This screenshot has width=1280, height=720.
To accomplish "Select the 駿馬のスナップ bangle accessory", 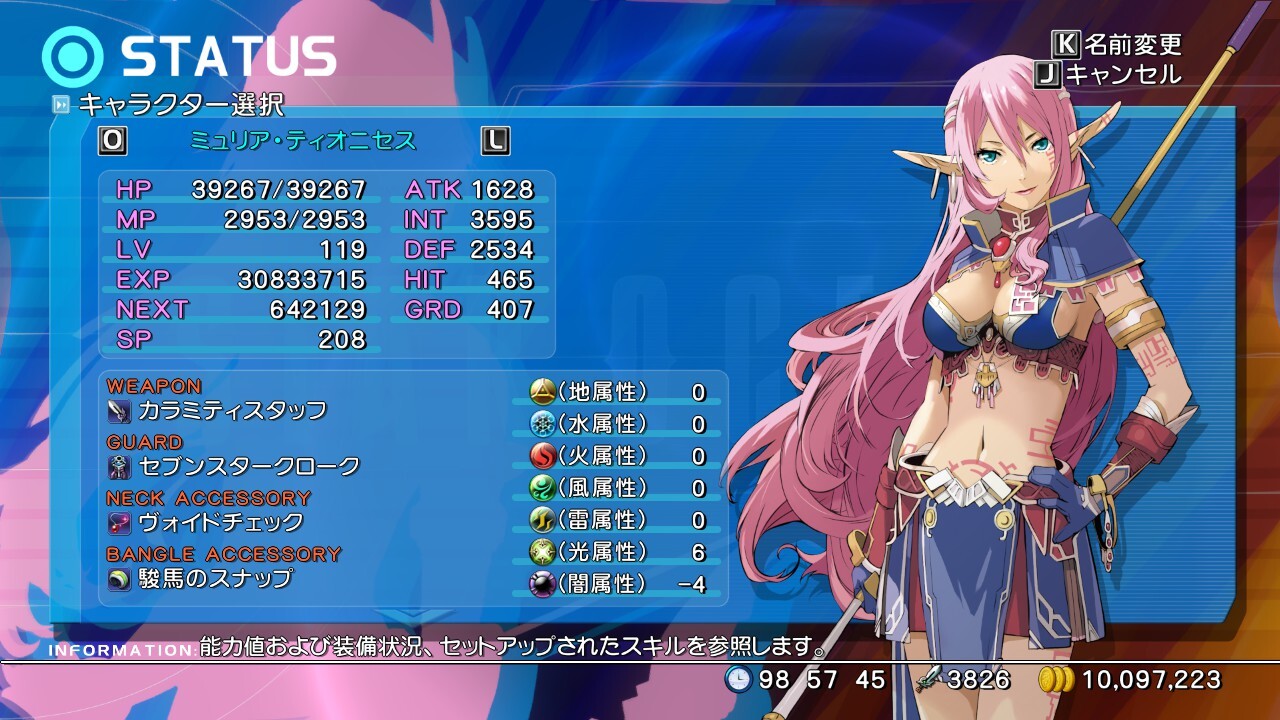I will point(215,578).
